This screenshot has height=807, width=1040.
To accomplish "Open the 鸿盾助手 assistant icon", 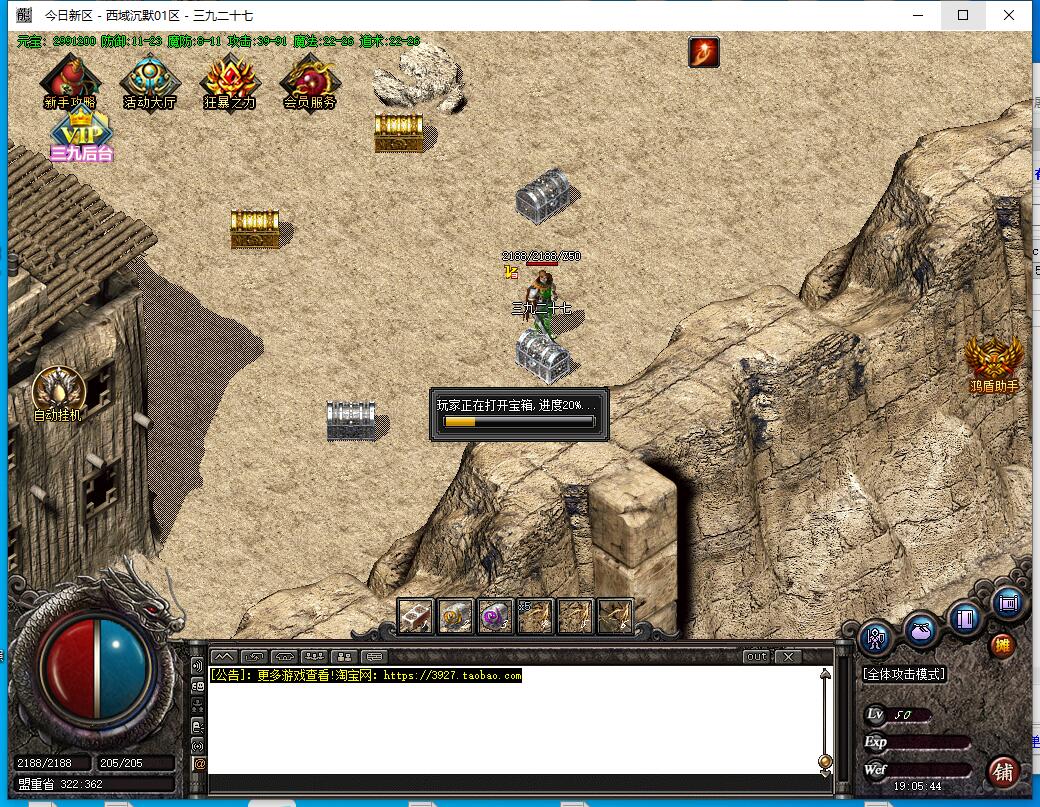I will pyautogui.click(x=993, y=362).
